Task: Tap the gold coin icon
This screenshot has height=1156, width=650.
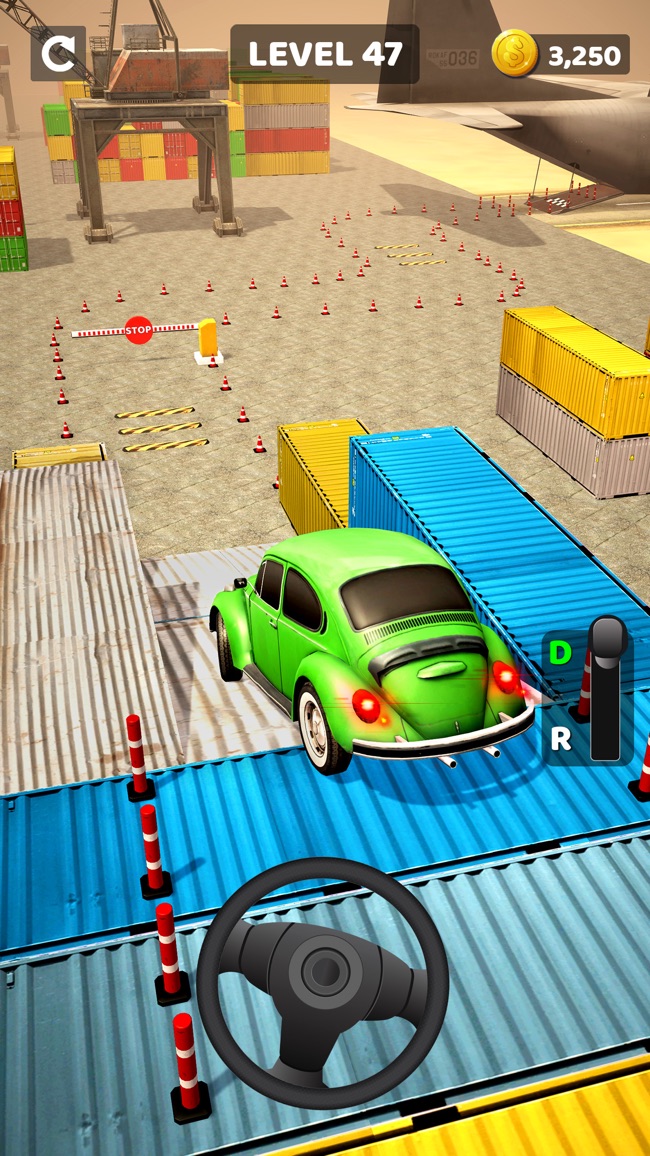Action: point(515,54)
